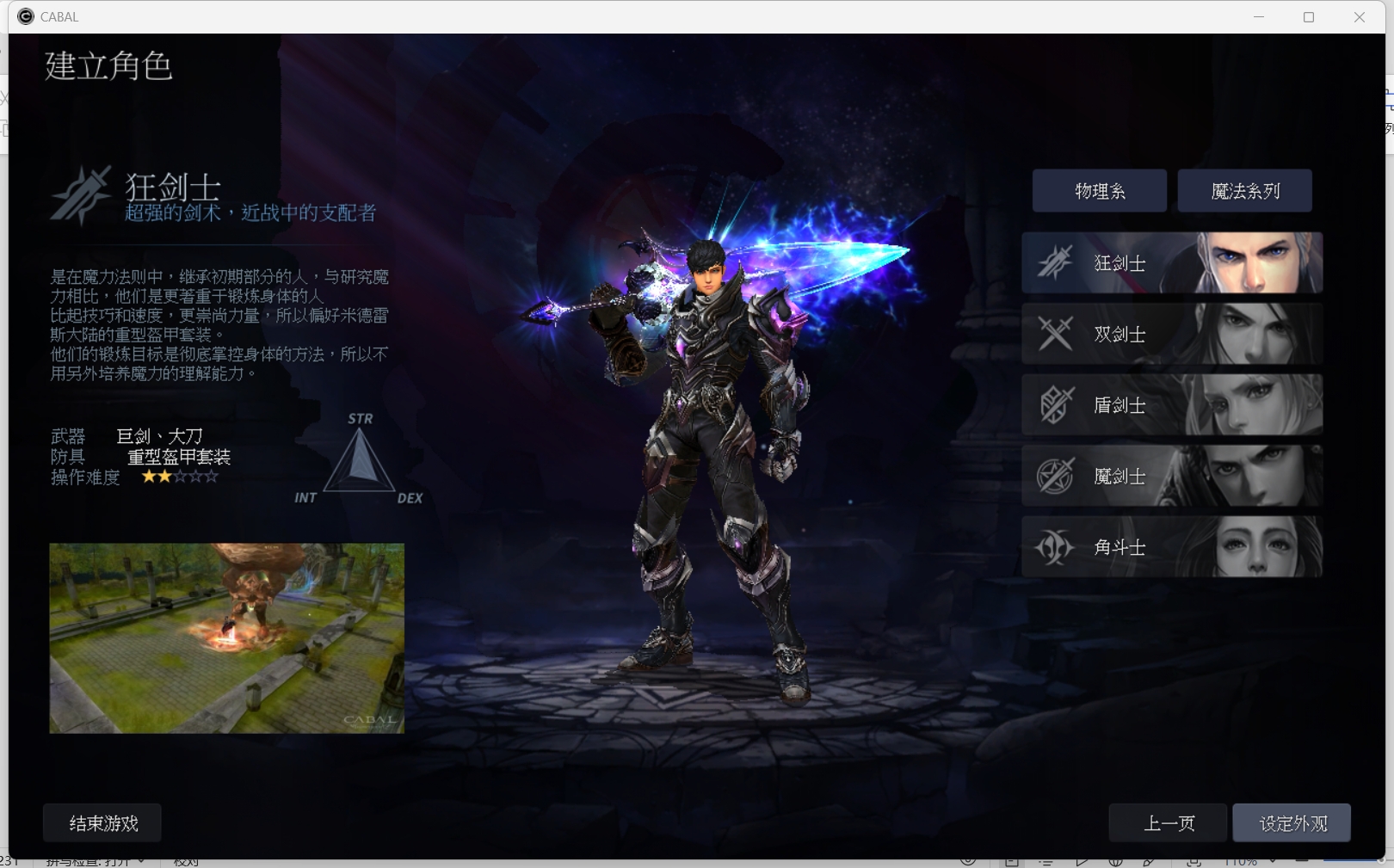Viewport: 1394px width, 868px height.
Task: Close the CABAL window
Action: 1359,17
